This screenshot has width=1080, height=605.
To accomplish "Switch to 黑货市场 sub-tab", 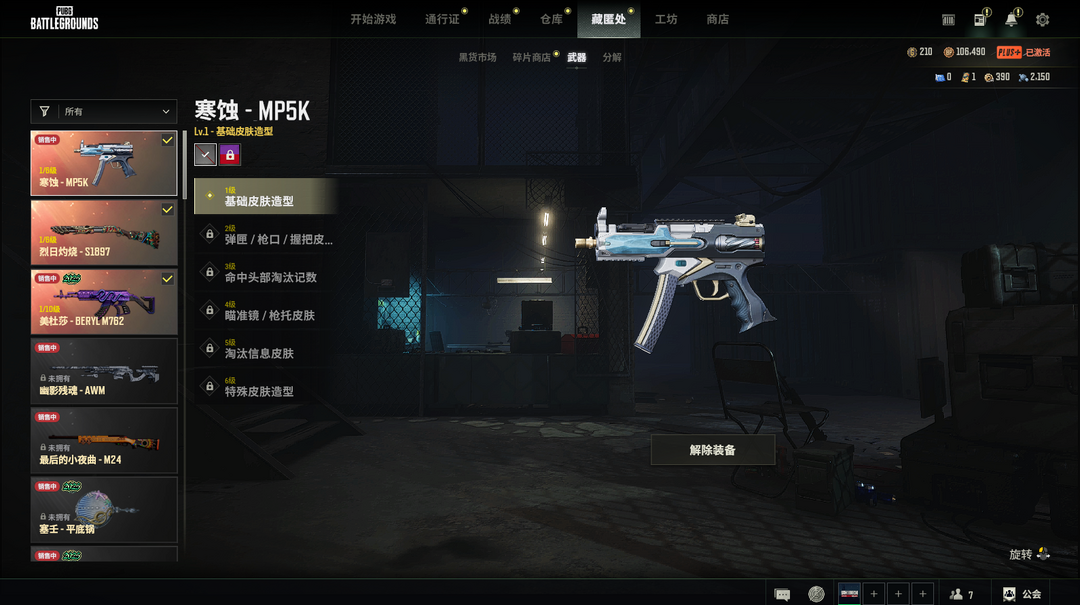I will [x=477, y=58].
